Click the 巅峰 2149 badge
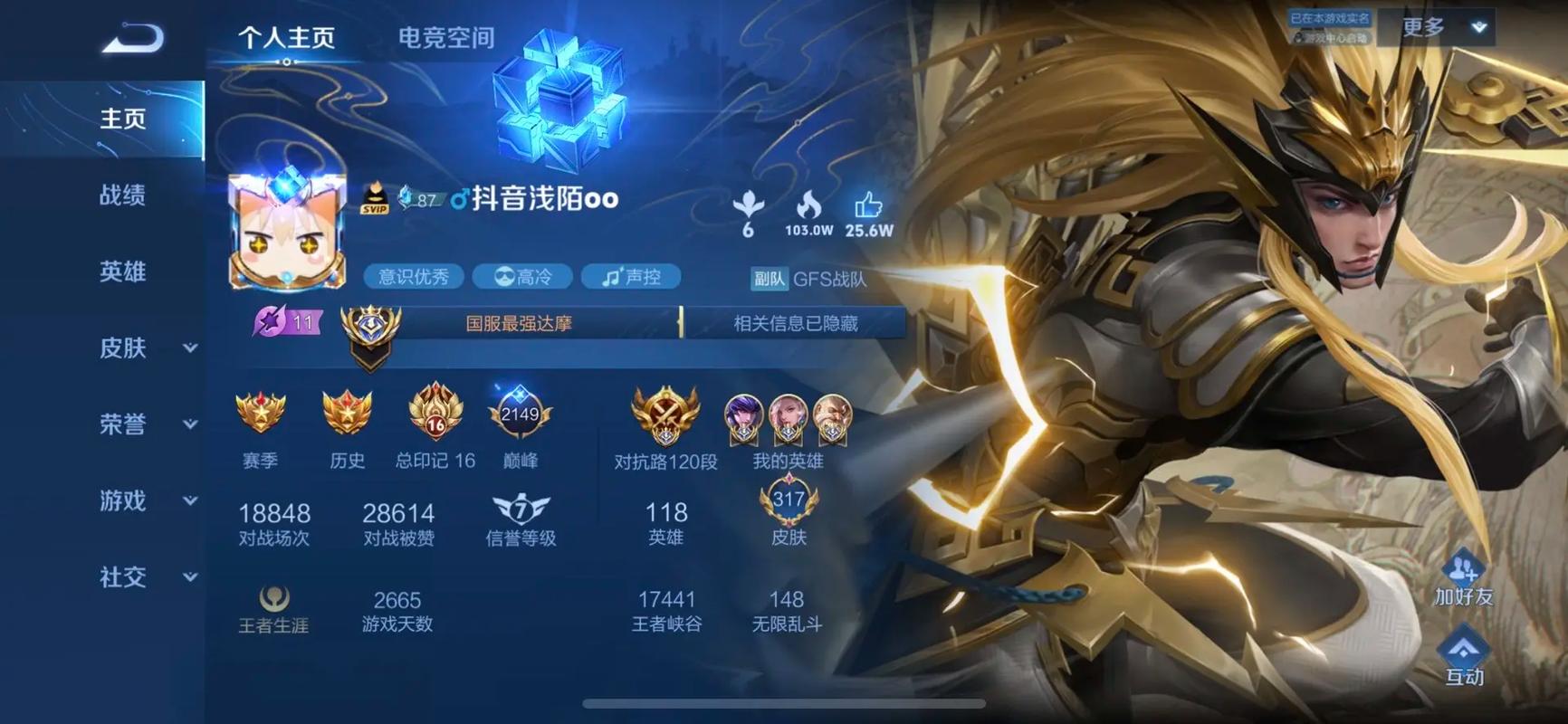This screenshot has width=1568, height=724. tap(518, 414)
